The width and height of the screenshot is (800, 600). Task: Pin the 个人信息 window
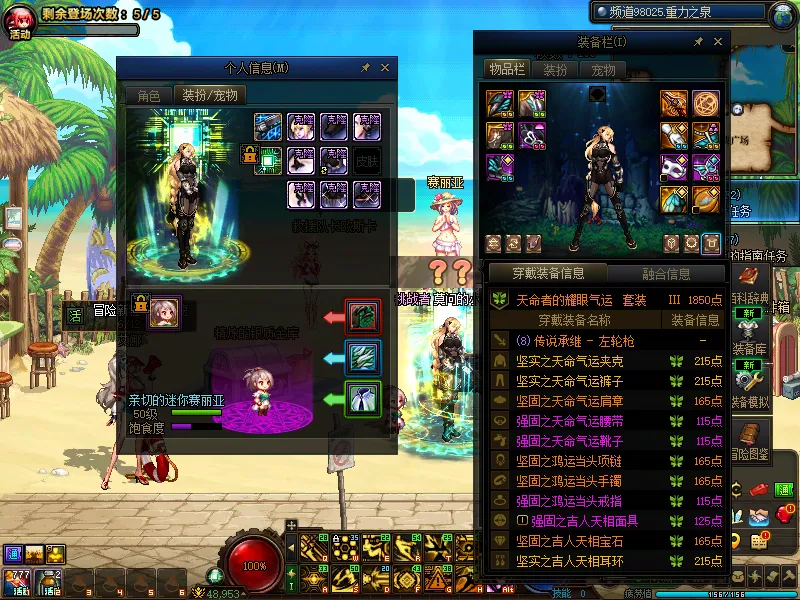(365, 68)
